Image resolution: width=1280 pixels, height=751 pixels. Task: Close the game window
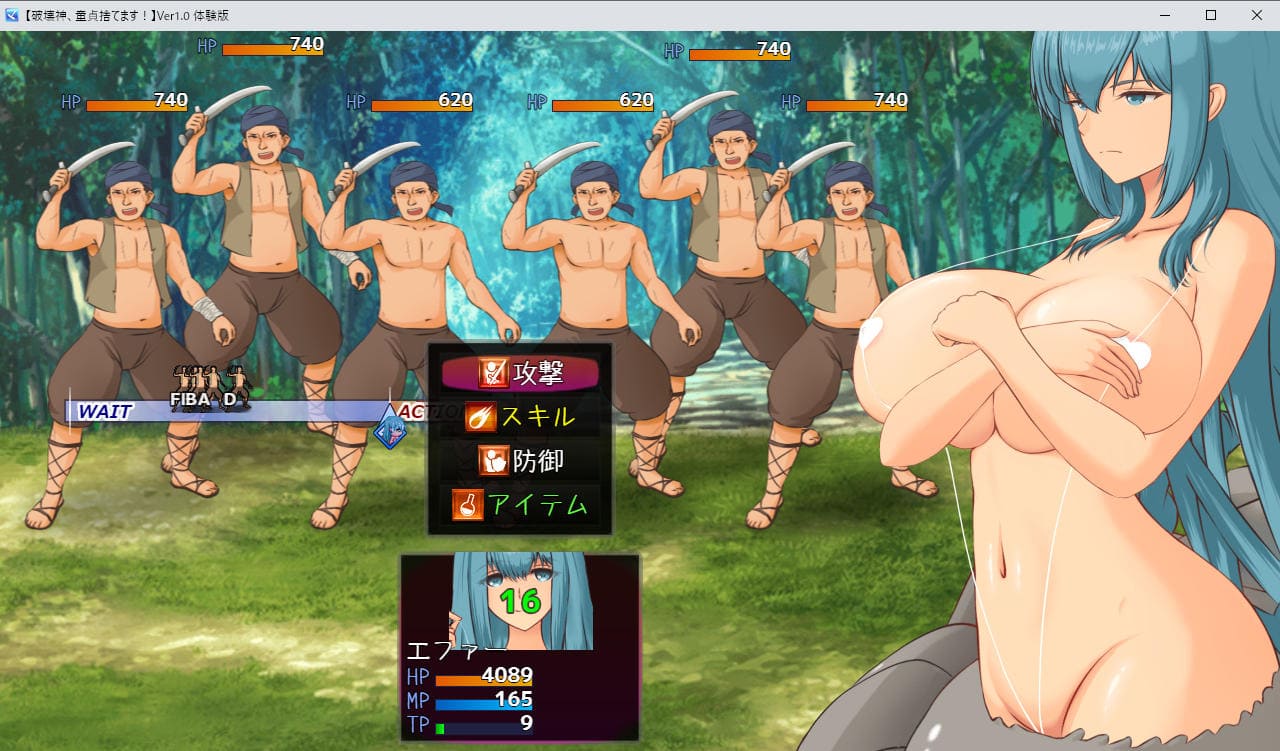1257,15
